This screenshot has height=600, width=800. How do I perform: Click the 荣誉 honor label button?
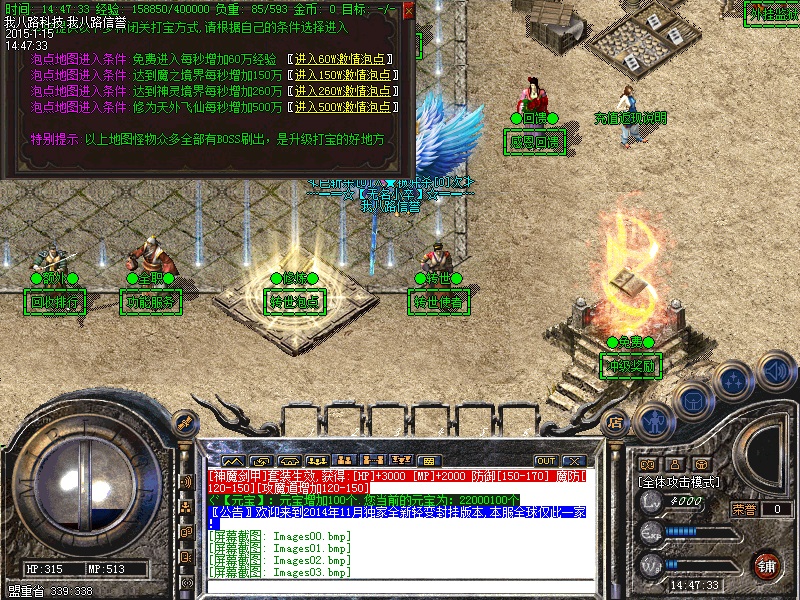(x=744, y=509)
